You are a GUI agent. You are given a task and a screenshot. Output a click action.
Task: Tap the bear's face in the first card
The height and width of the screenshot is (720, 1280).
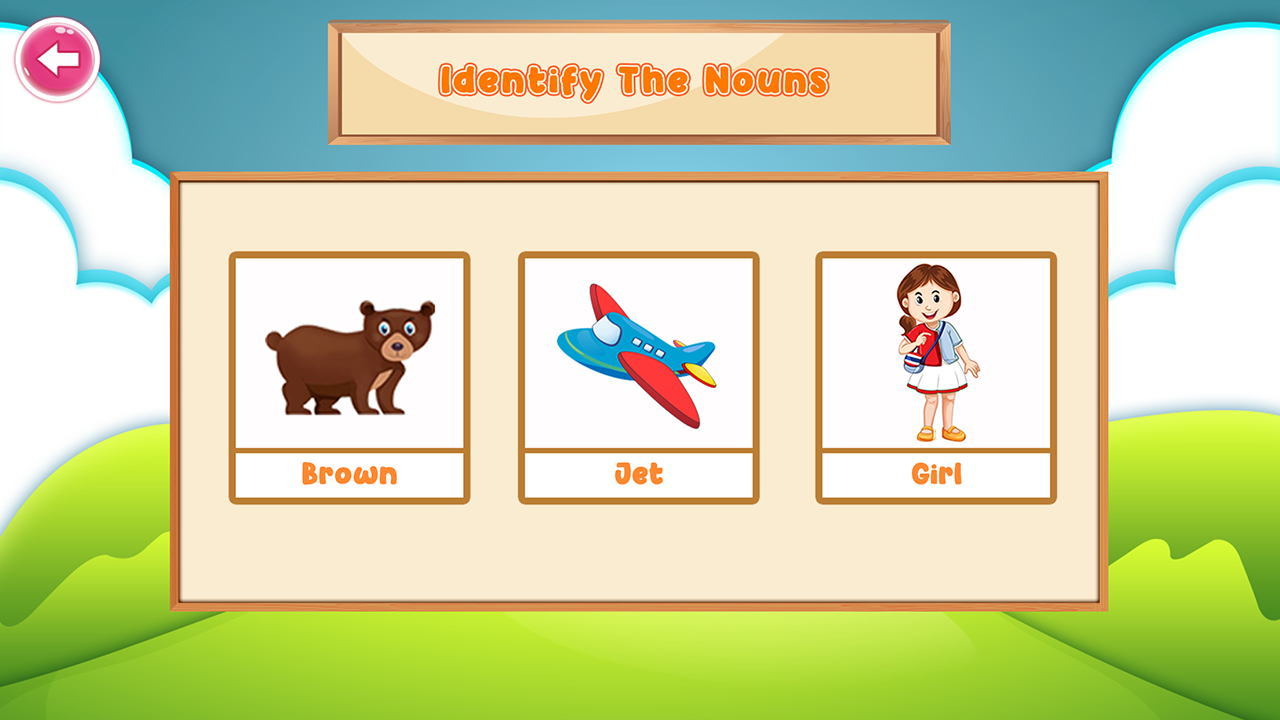pos(398,334)
